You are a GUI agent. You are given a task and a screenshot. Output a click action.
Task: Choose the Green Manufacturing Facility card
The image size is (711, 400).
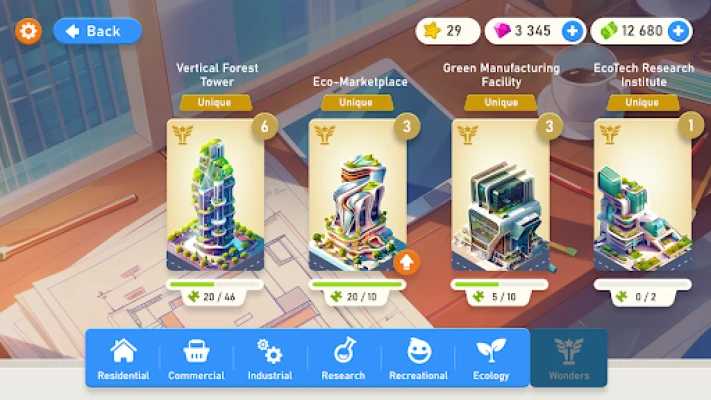[x=501, y=195]
